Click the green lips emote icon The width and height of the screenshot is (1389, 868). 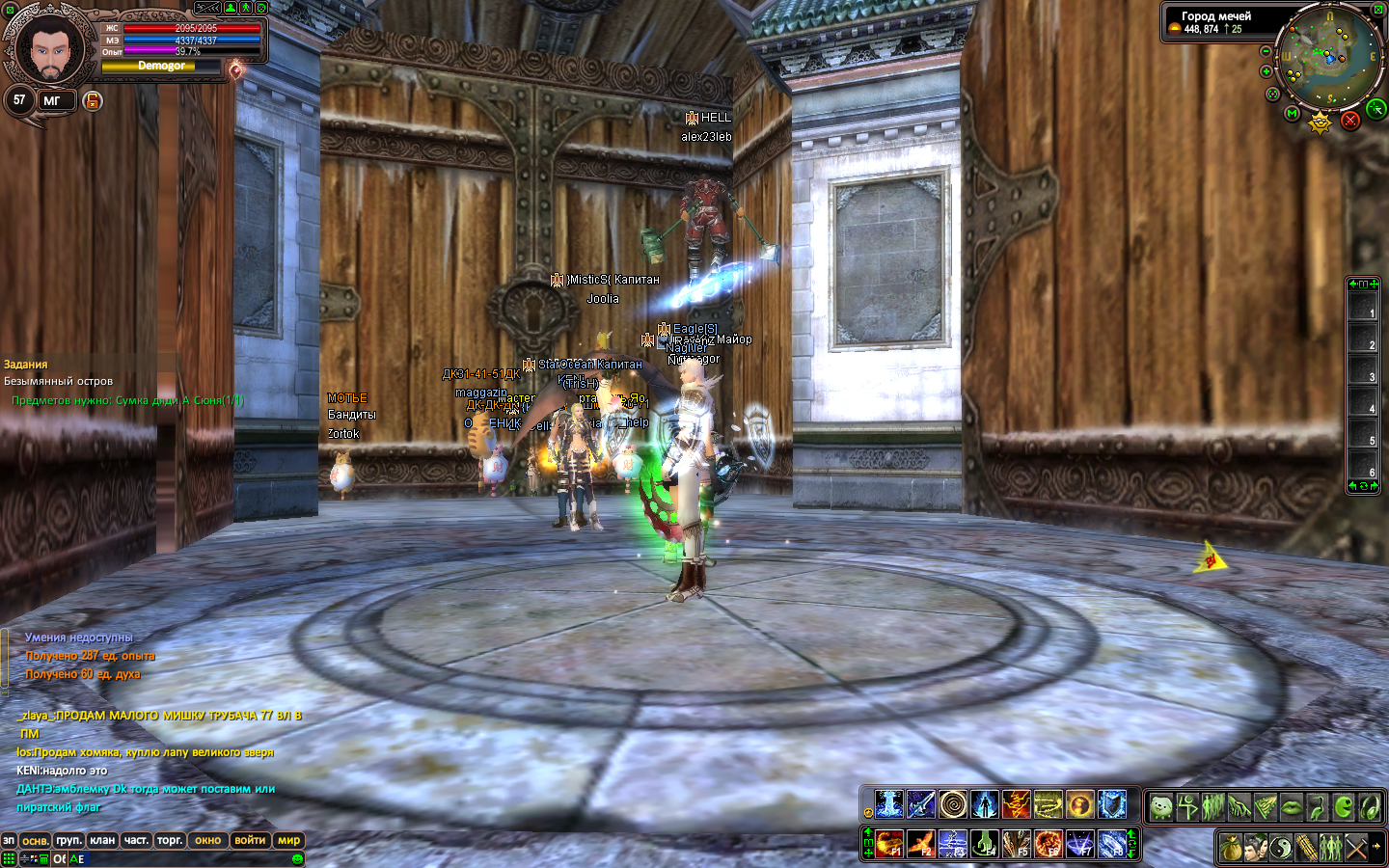[x=1292, y=806]
